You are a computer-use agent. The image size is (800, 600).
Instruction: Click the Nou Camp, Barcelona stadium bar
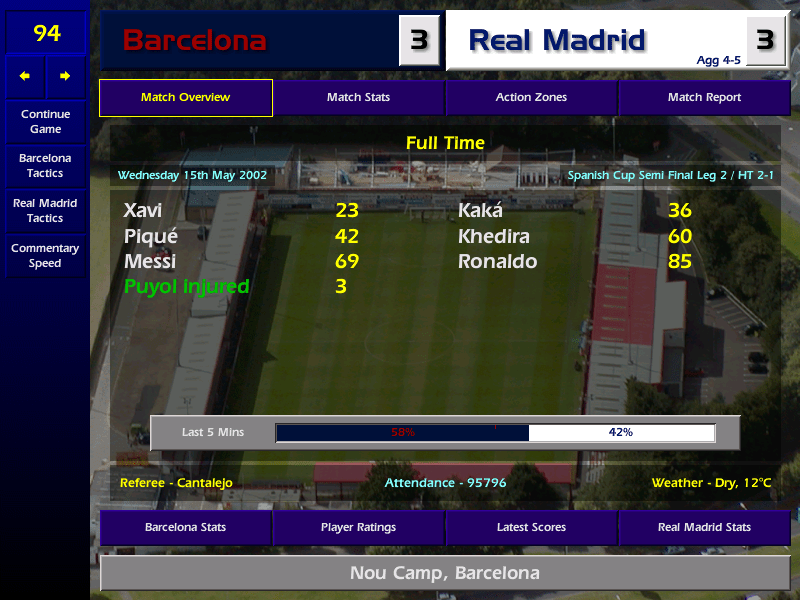pos(445,573)
